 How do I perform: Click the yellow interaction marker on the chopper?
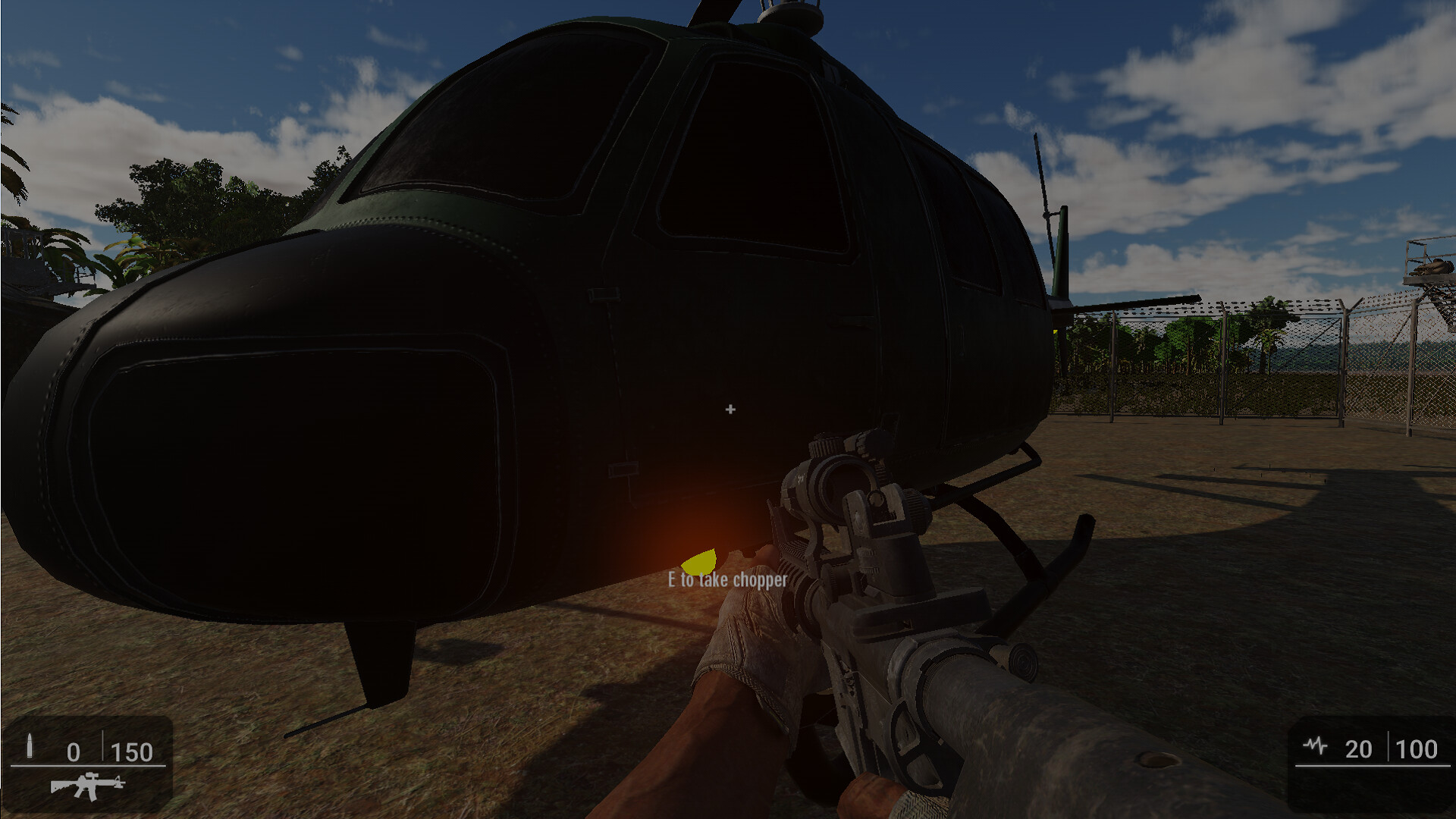[x=699, y=561]
